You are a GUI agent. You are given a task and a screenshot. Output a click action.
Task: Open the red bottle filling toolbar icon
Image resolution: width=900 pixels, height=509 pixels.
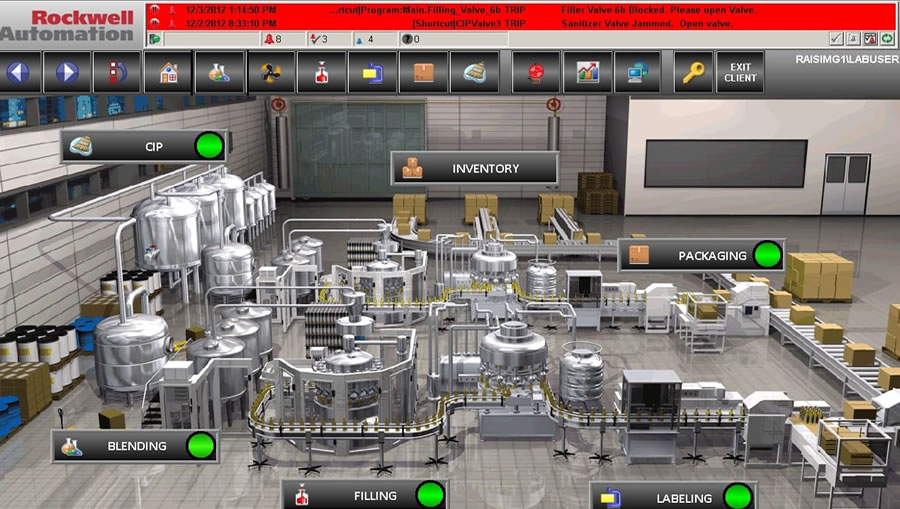point(321,73)
